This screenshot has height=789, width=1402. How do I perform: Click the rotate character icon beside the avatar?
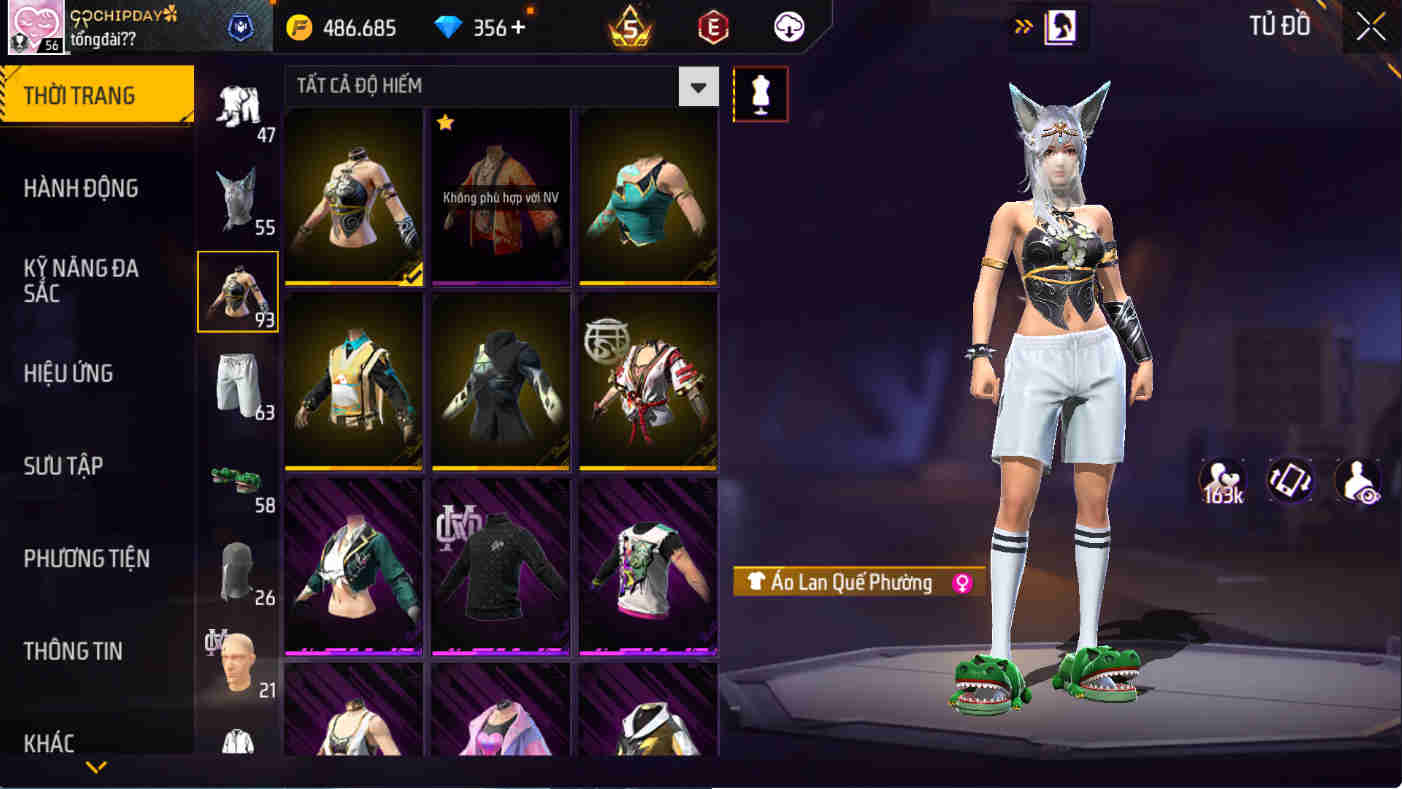(x=1289, y=481)
